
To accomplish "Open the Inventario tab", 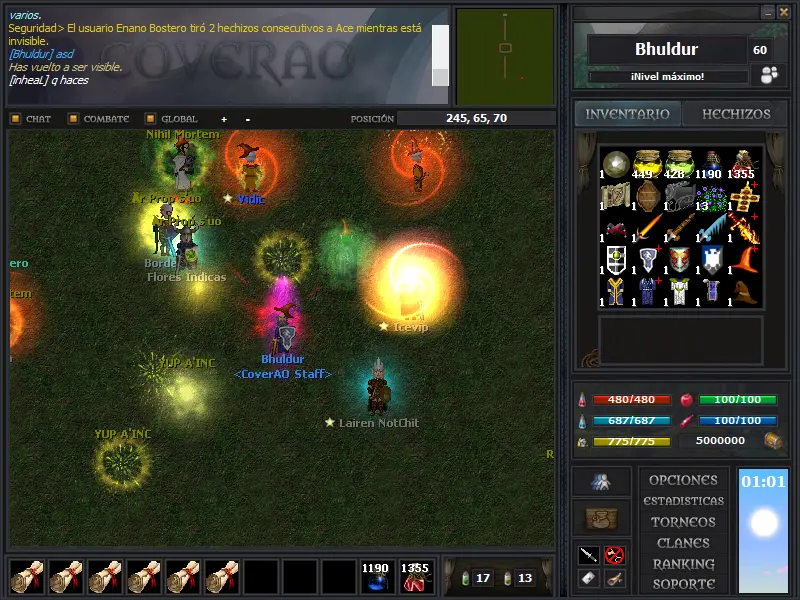I will coord(627,114).
